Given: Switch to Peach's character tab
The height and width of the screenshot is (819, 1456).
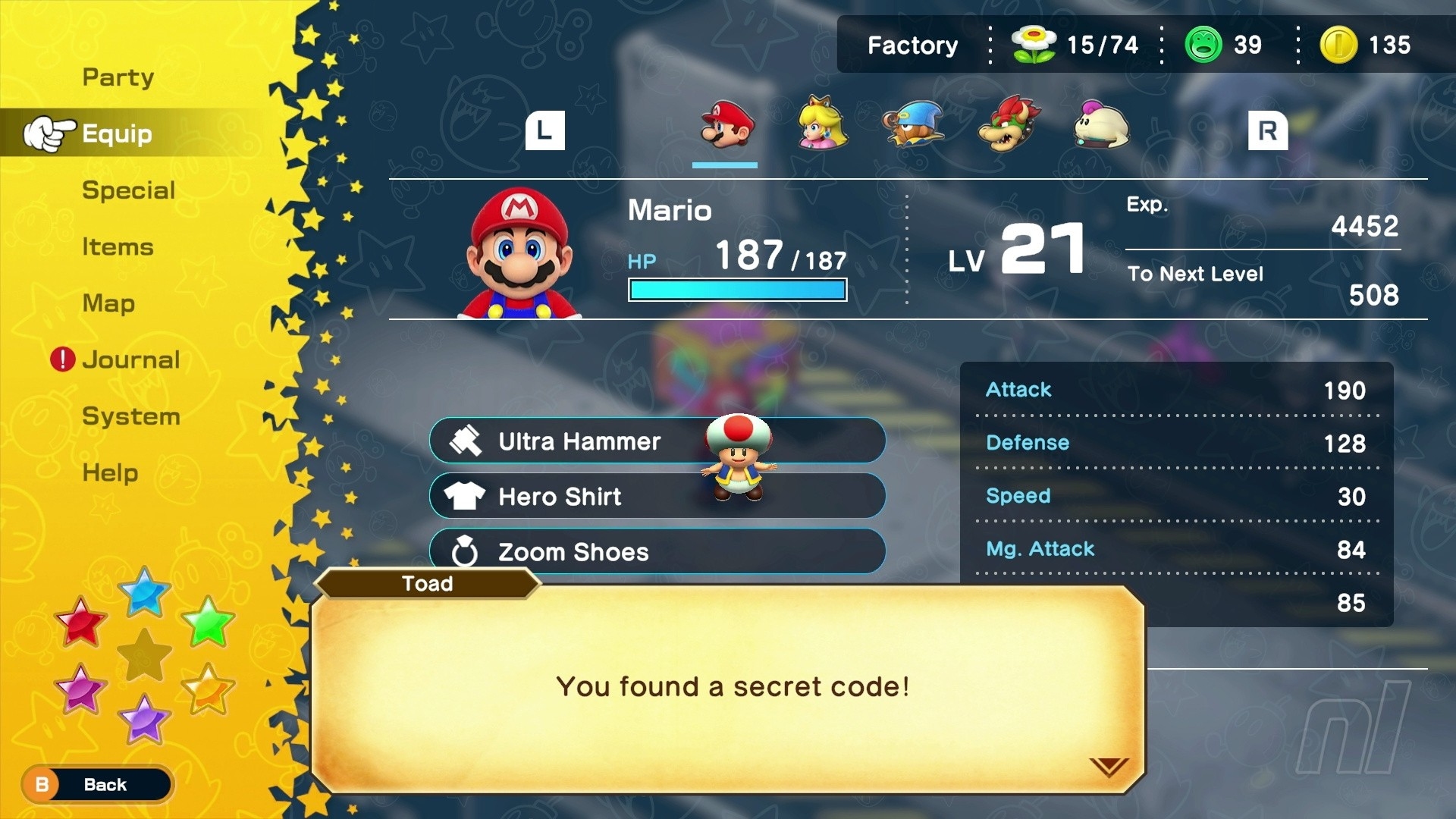Looking at the screenshot, I should pos(822,124).
